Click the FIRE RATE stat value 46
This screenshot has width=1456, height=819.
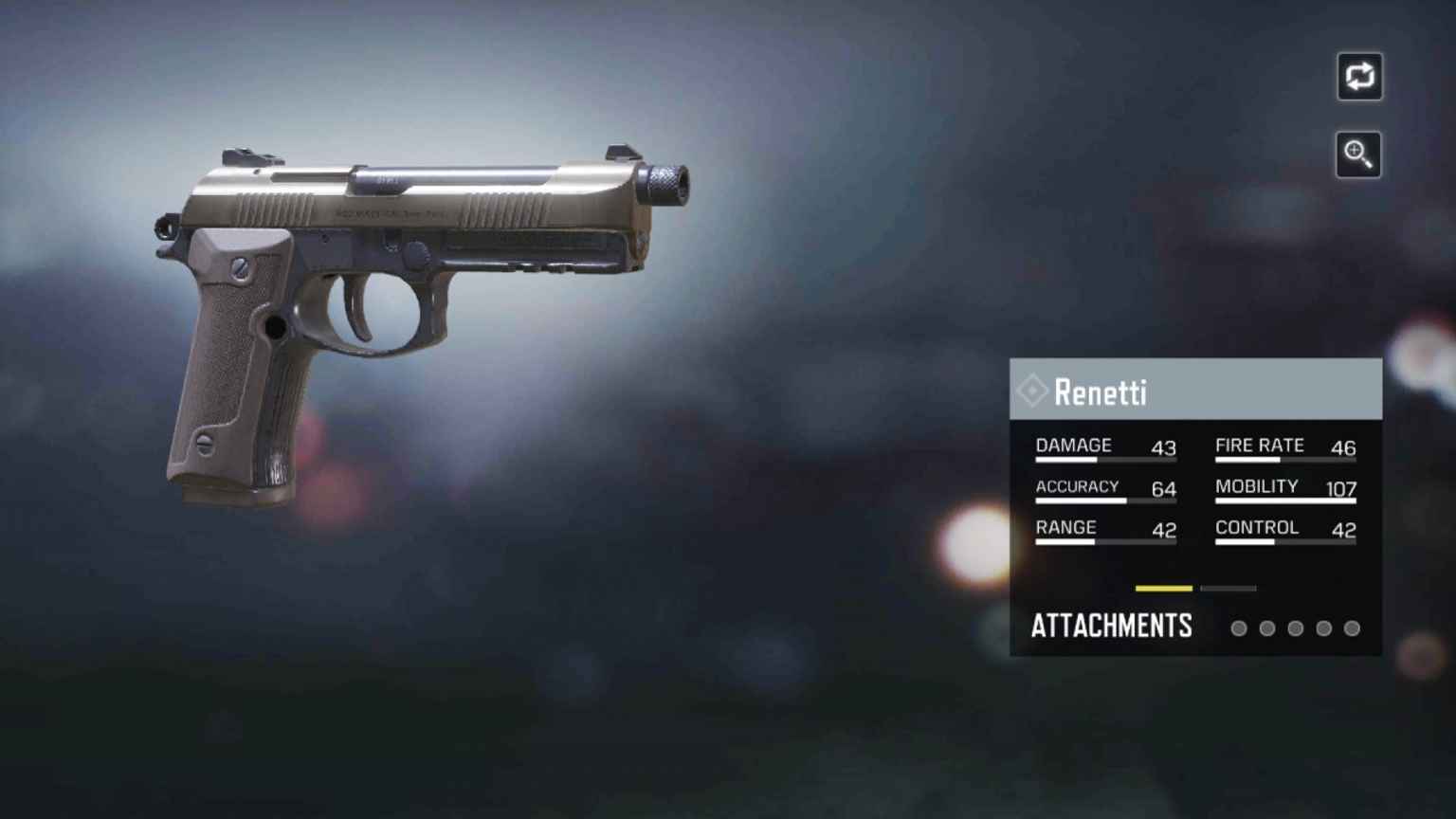pos(1343,448)
